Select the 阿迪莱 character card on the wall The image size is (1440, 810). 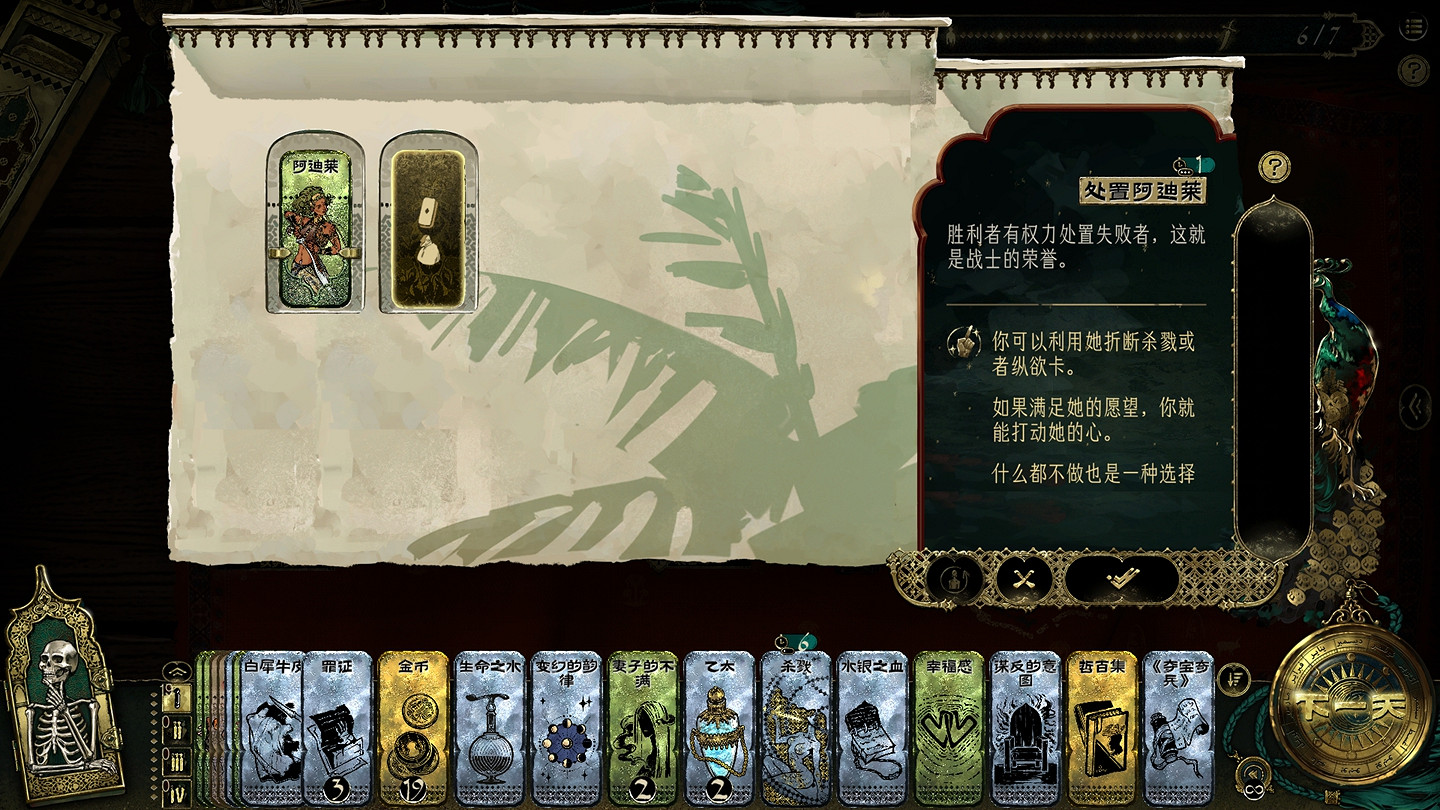click(x=315, y=225)
